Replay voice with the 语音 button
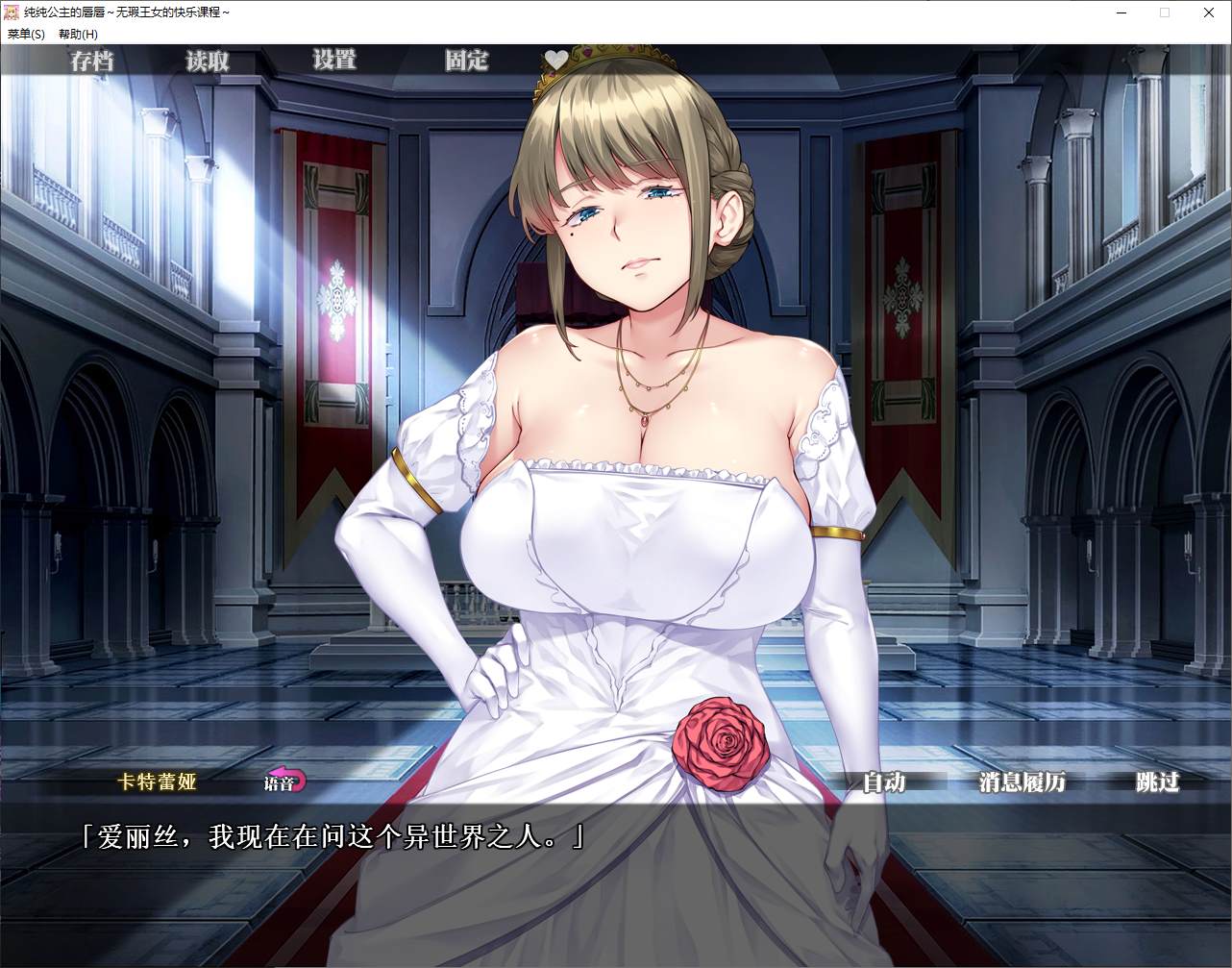The width and height of the screenshot is (1232, 968). click(x=284, y=782)
